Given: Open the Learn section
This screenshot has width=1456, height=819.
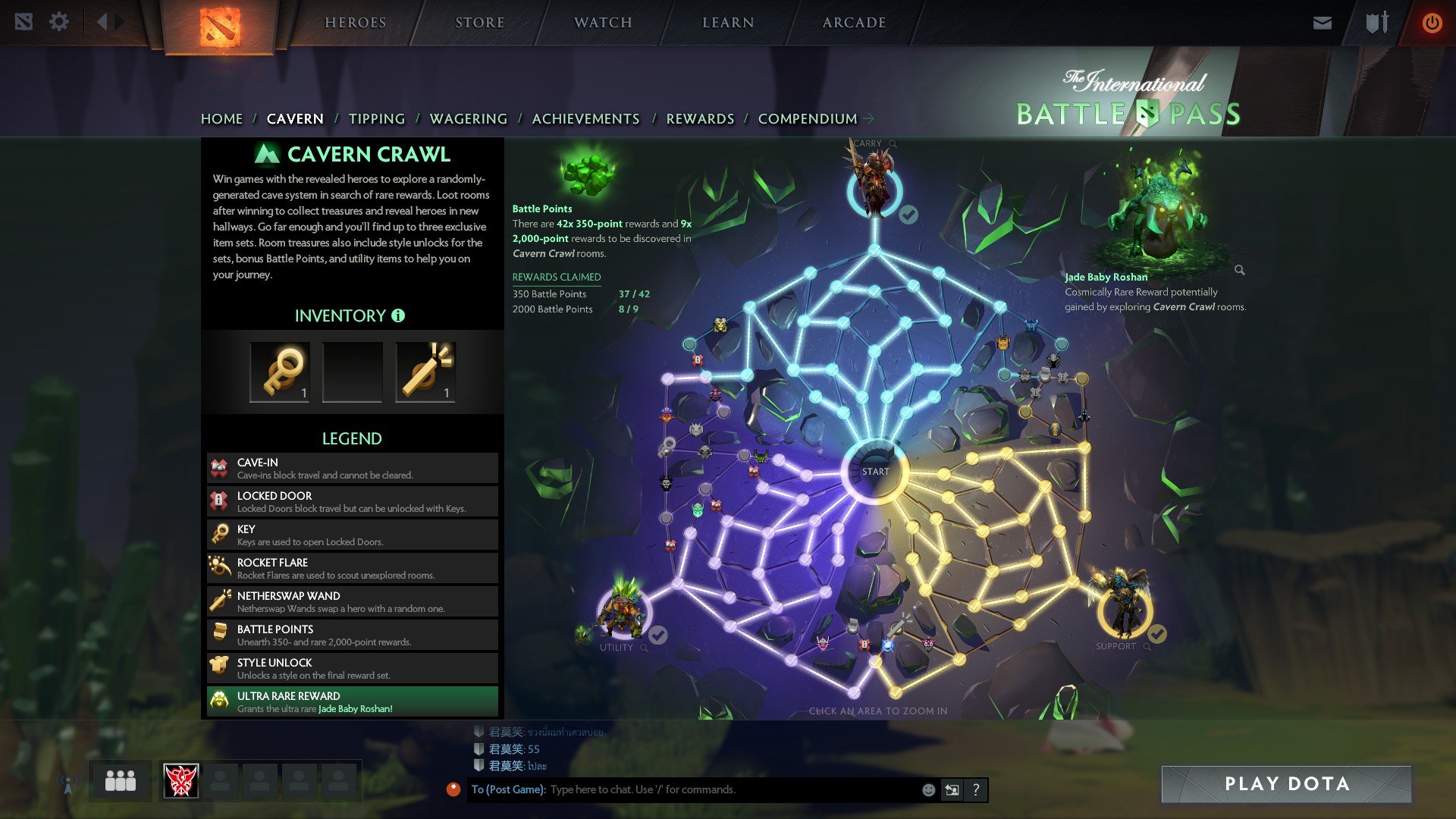Looking at the screenshot, I should (728, 23).
